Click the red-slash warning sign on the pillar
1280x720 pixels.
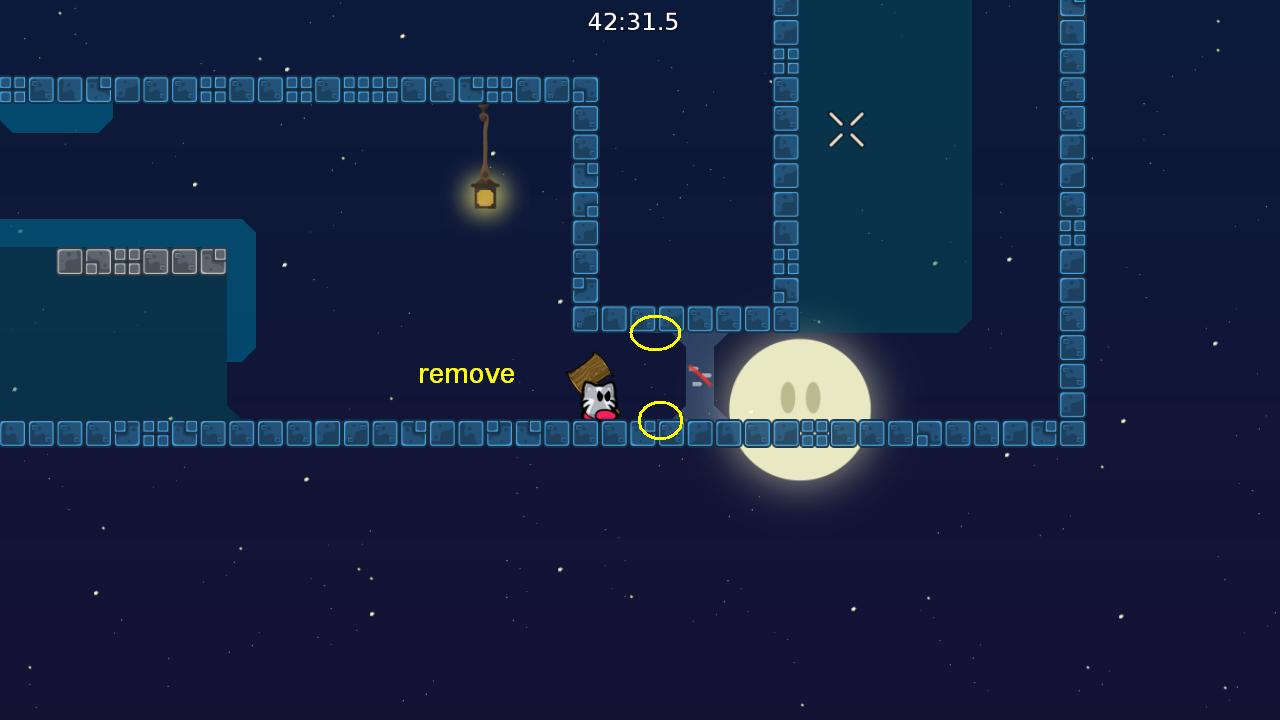click(700, 375)
